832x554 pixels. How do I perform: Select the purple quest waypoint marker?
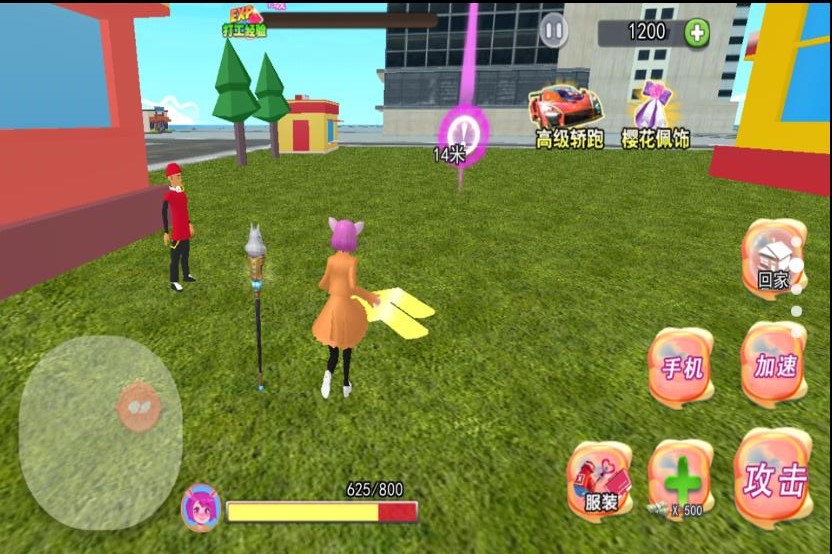click(465, 133)
